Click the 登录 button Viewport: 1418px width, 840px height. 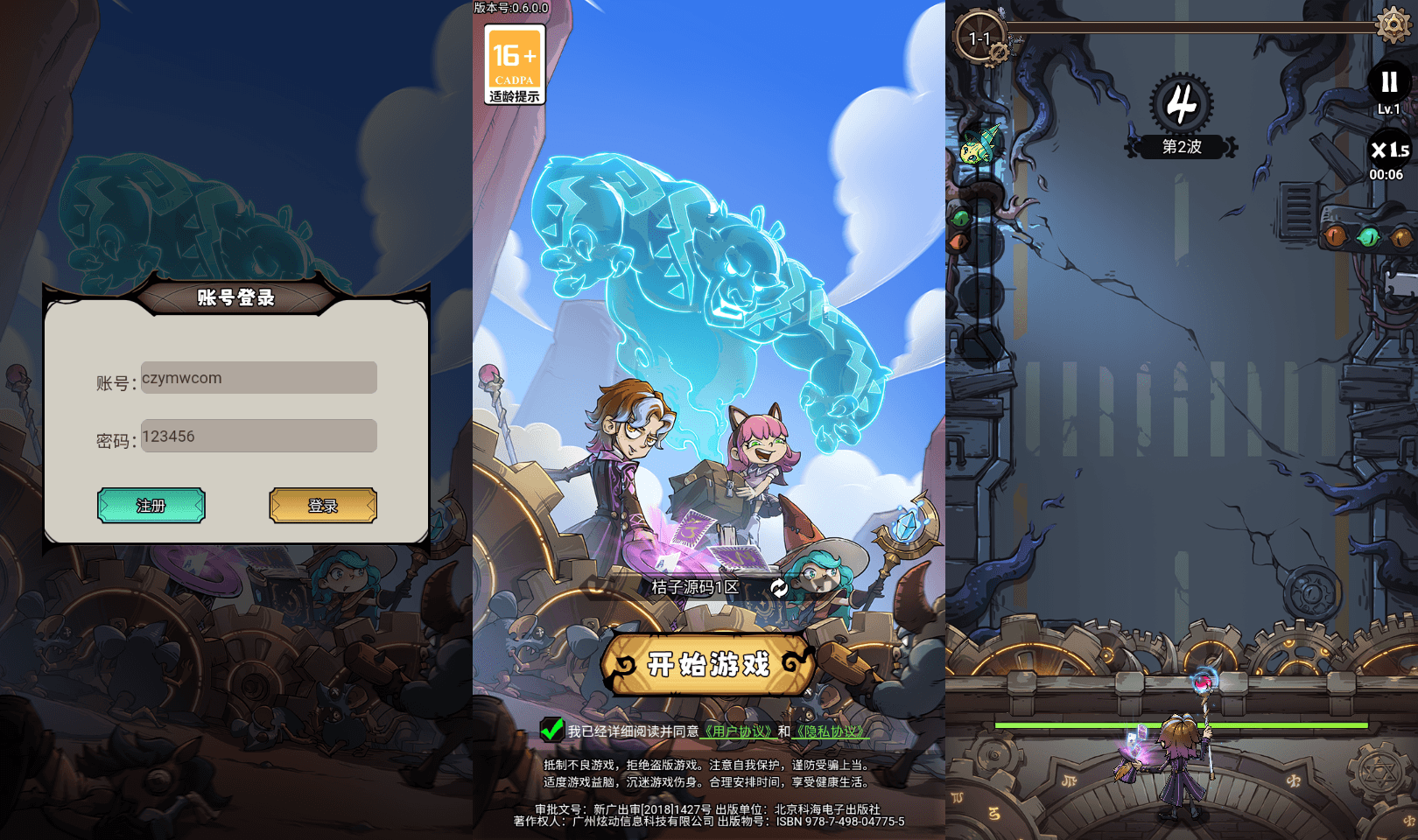[x=322, y=505]
